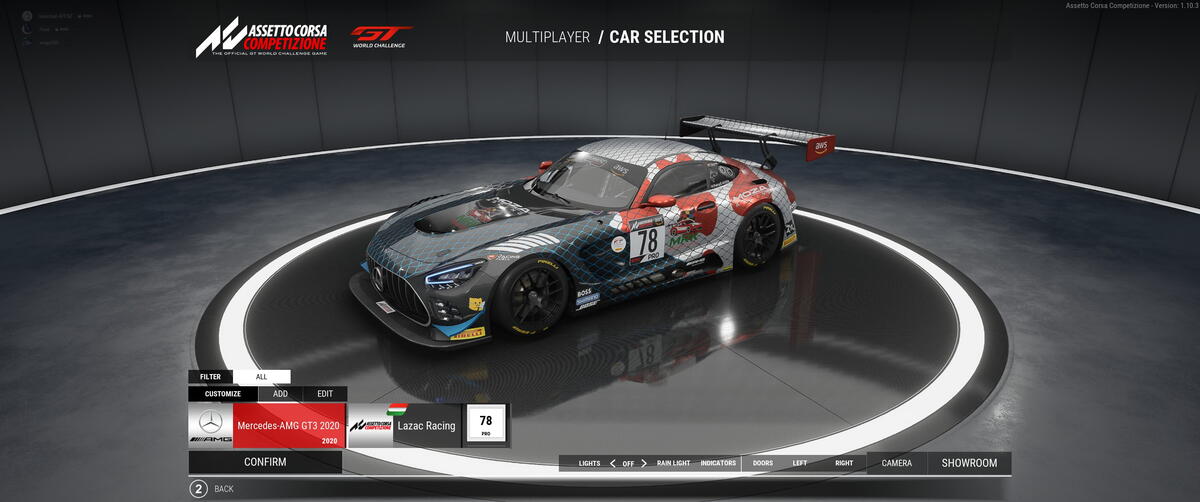Choose Edit for the current car
The width and height of the screenshot is (1200, 502).
(x=325, y=394)
